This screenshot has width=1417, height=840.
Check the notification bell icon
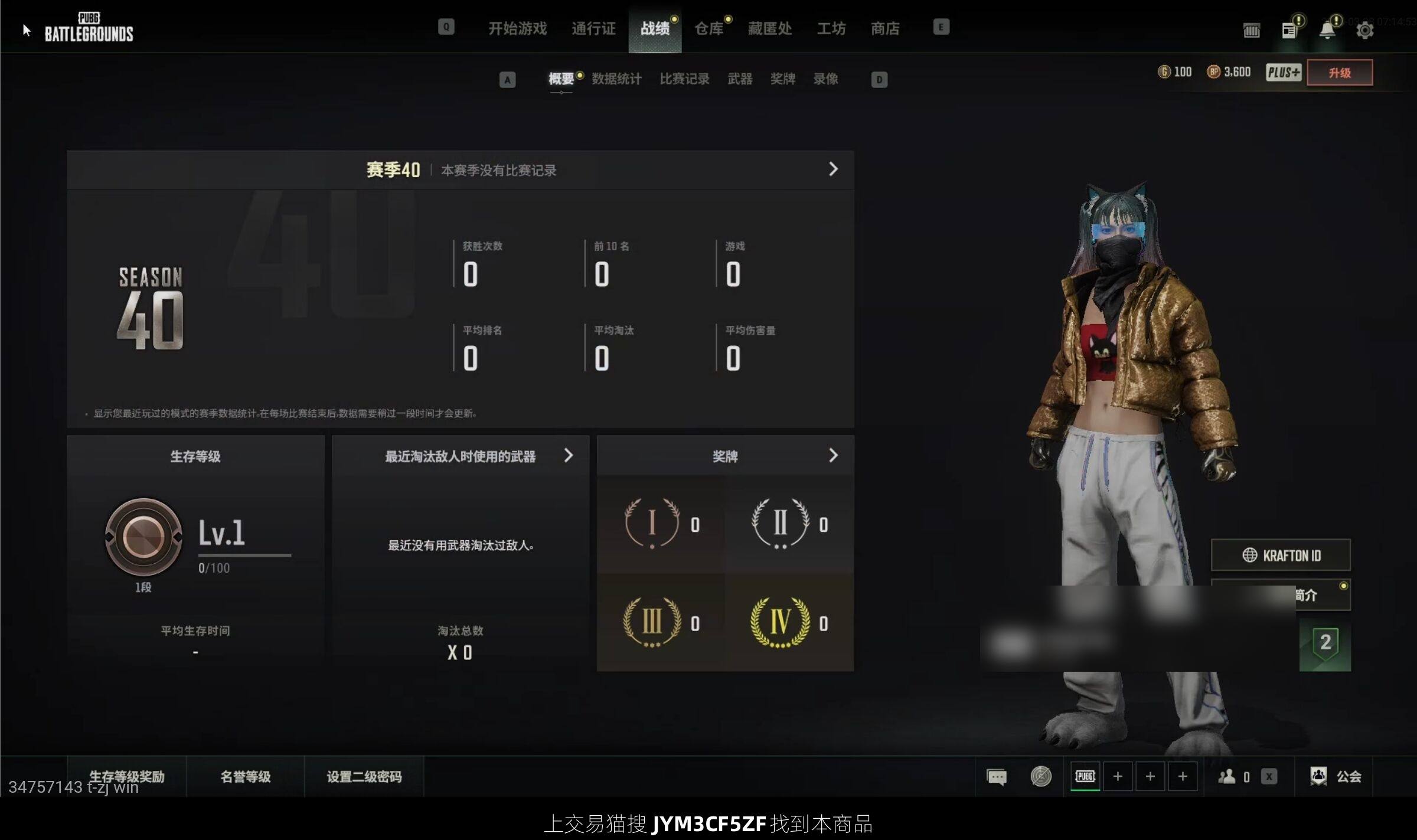(x=1327, y=30)
